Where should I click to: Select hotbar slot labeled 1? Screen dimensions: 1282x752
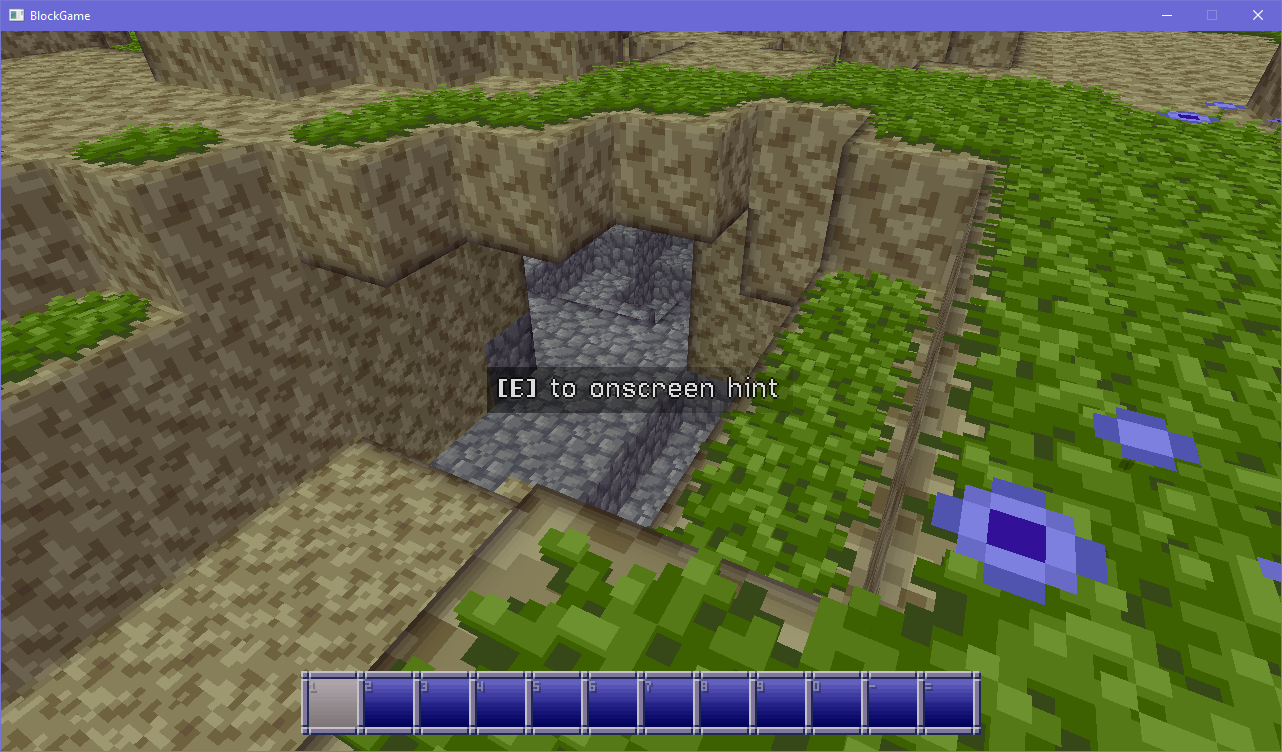(x=333, y=703)
